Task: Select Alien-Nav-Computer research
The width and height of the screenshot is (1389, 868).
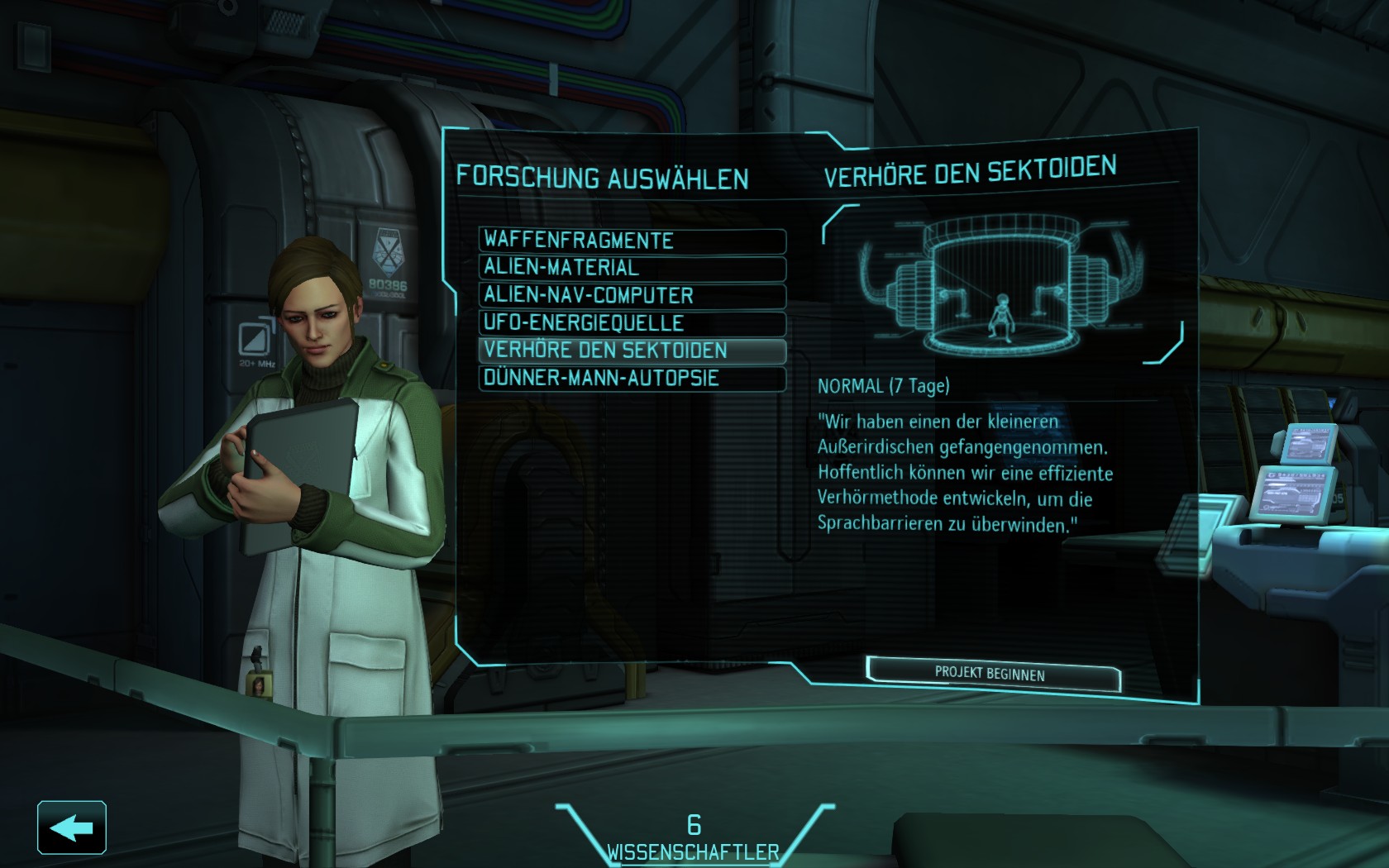Action: click(x=632, y=296)
